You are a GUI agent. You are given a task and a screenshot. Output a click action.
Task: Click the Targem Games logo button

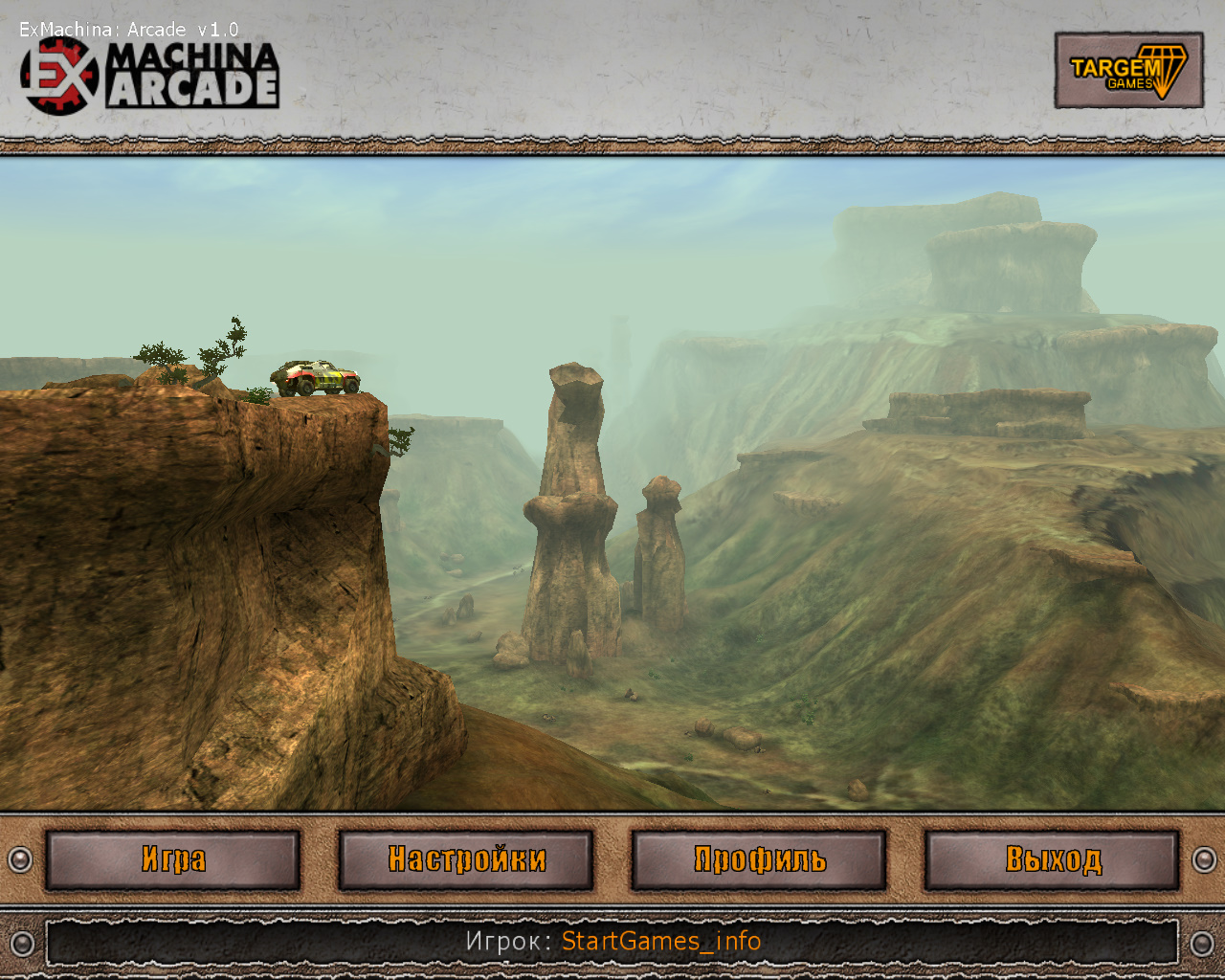[x=1128, y=70]
